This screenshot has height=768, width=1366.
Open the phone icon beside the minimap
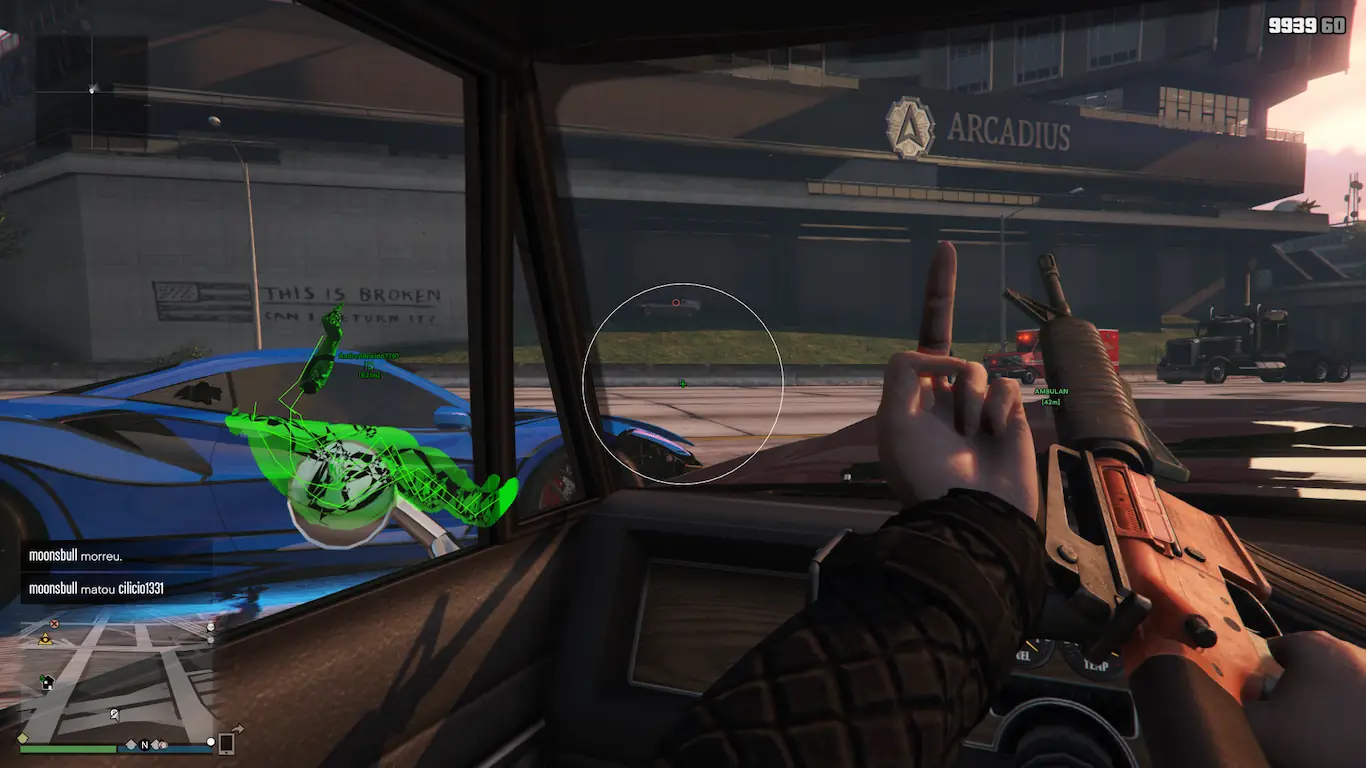point(227,744)
